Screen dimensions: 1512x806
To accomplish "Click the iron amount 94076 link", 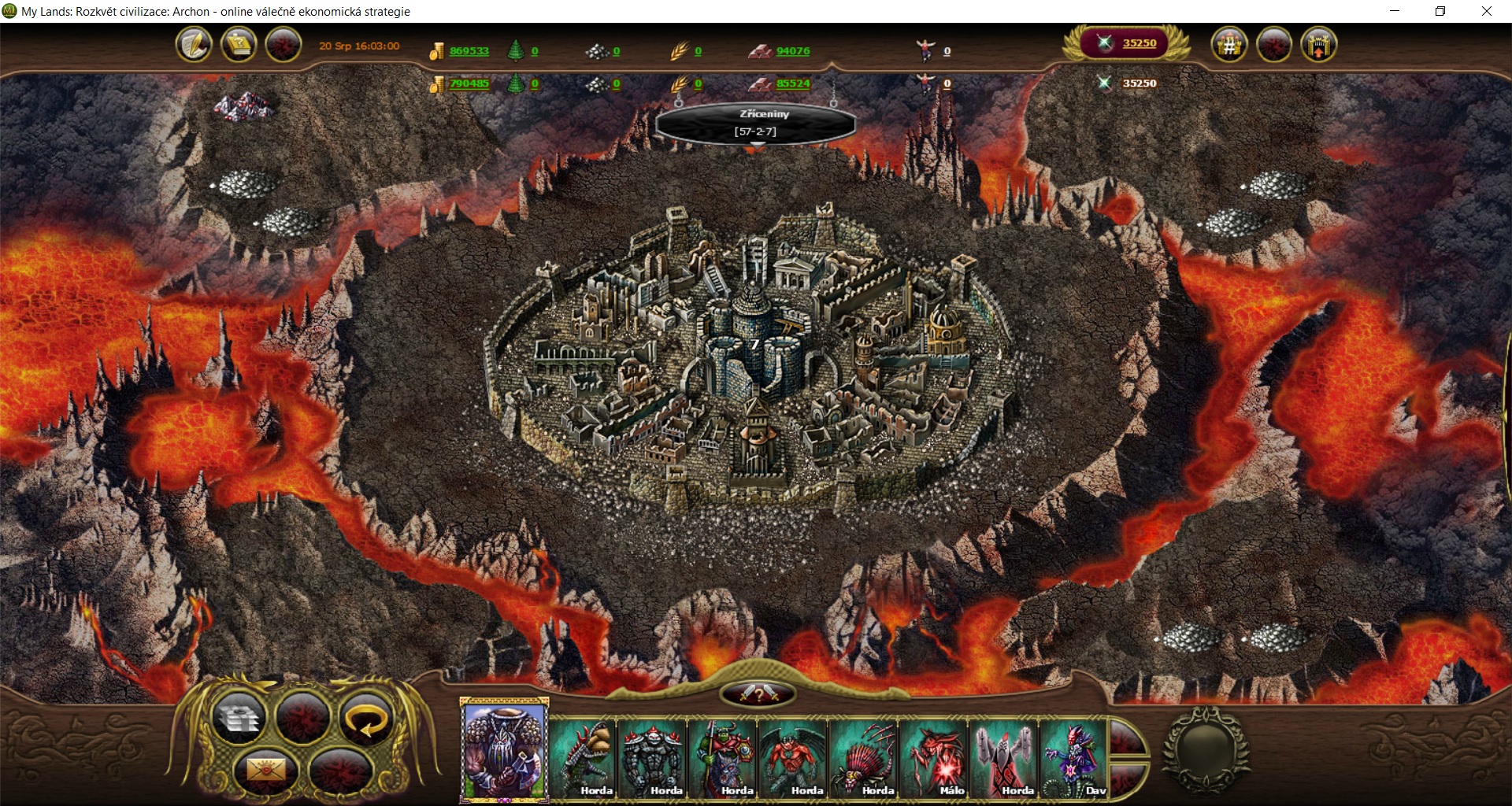I will click(x=792, y=51).
